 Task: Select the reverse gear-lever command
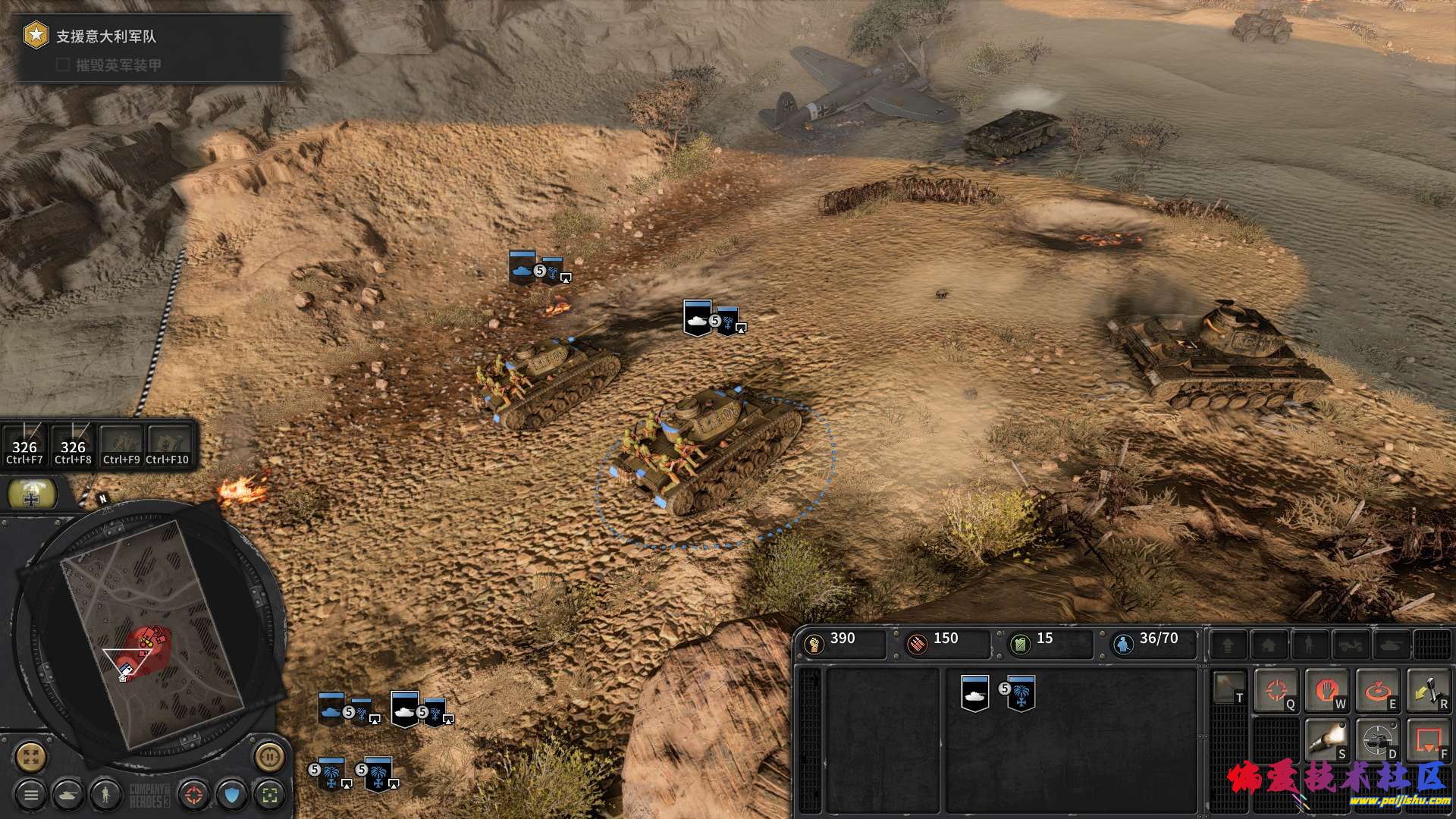[1428, 690]
